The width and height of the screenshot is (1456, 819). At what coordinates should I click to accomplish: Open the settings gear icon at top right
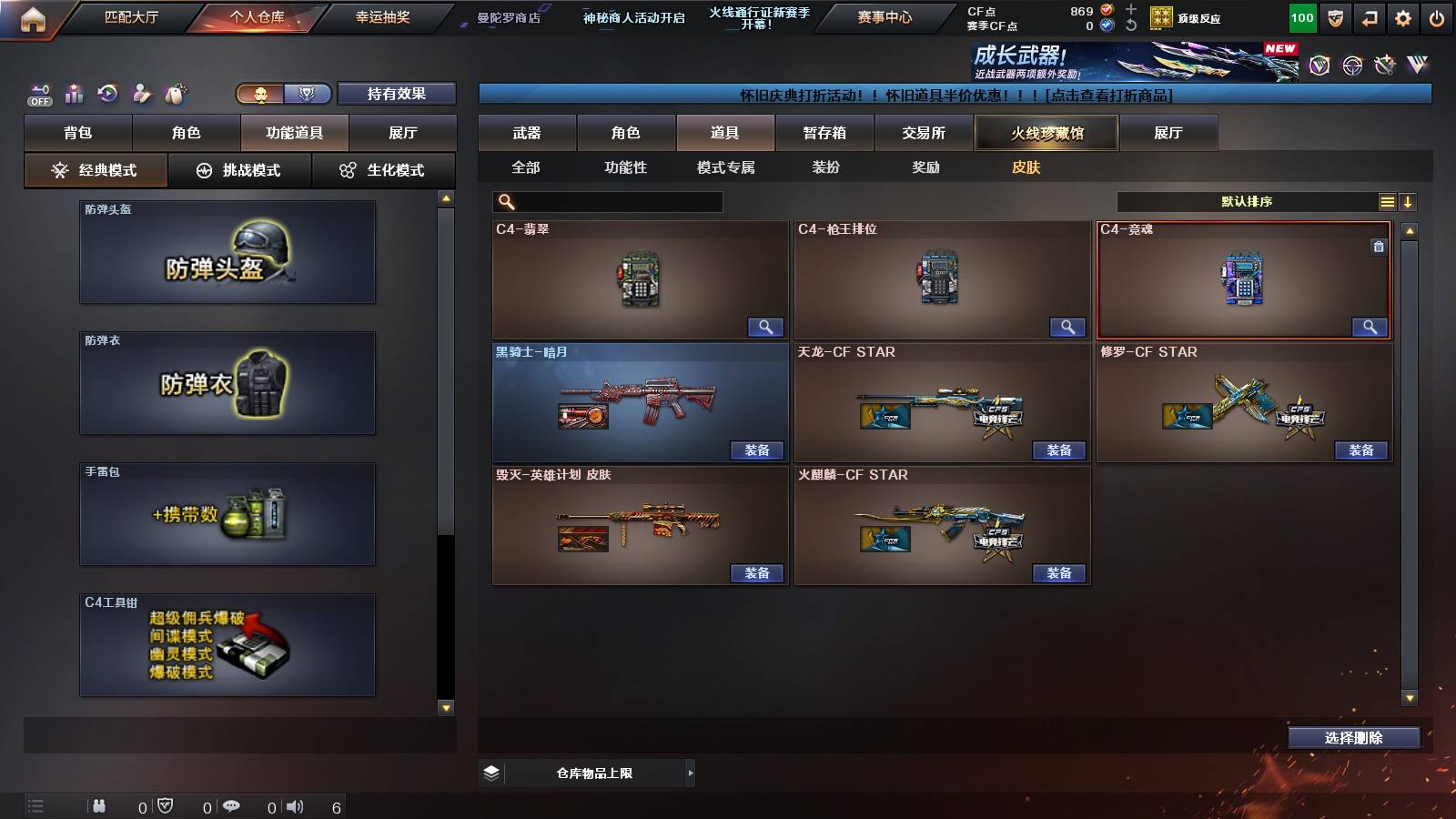[x=1402, y=15]
